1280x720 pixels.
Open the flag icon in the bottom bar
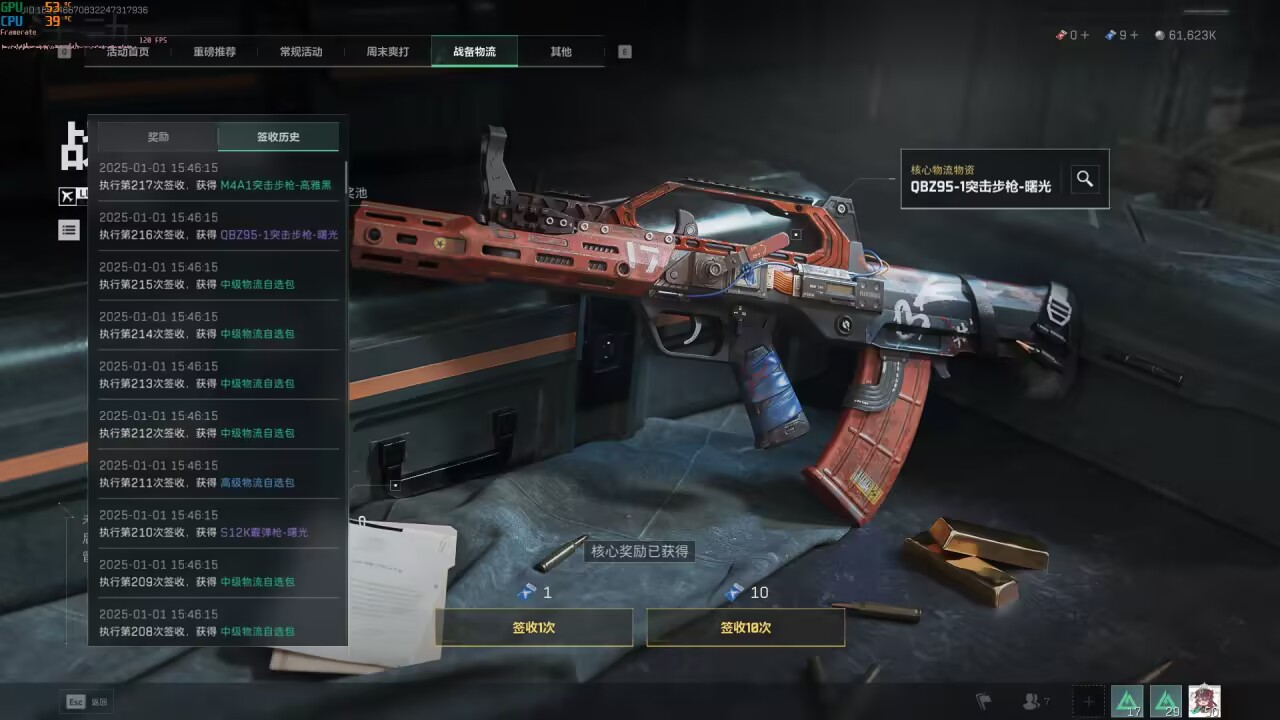(984, 701)
